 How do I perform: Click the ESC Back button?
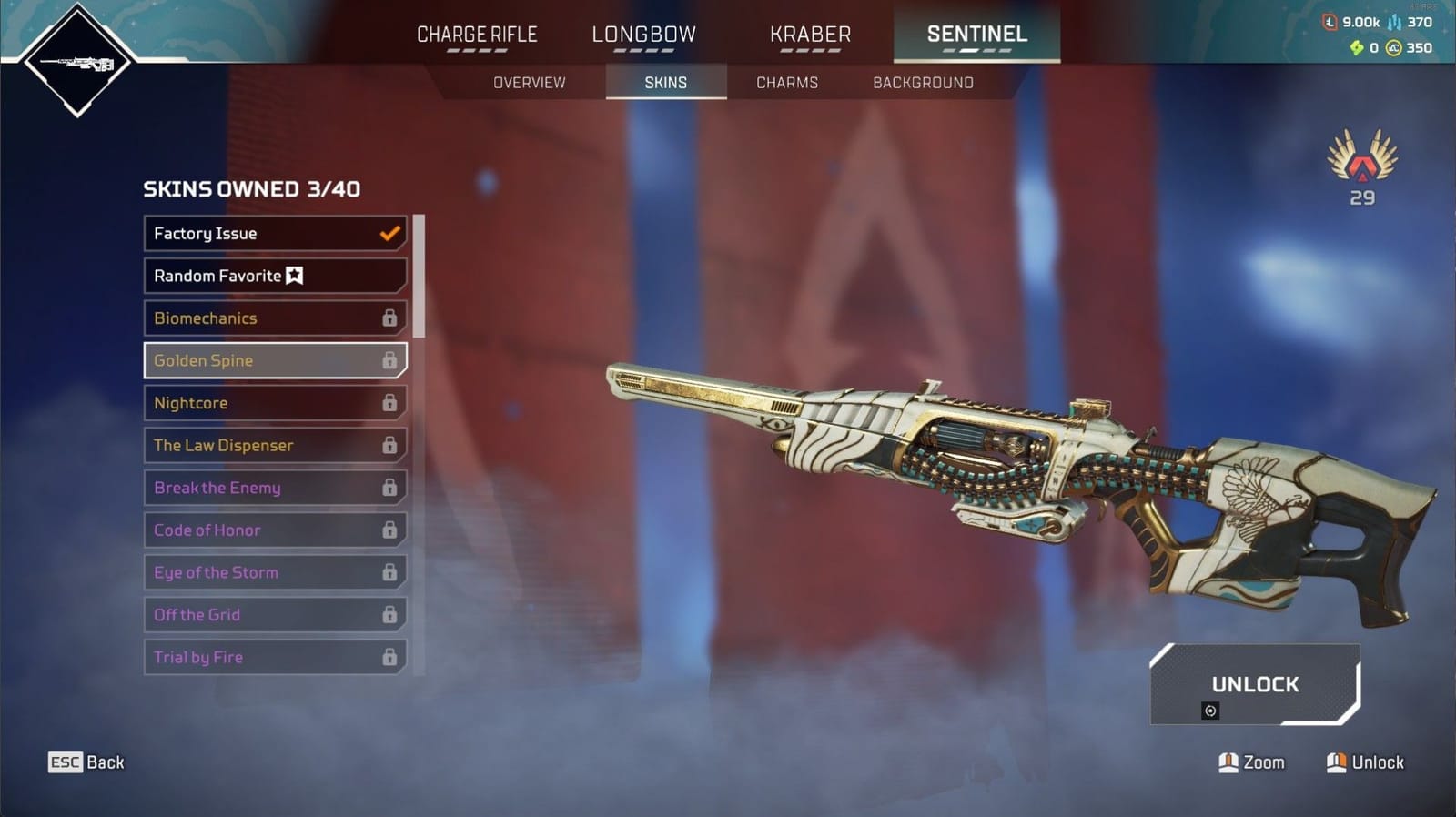click(x=86, y=762)
